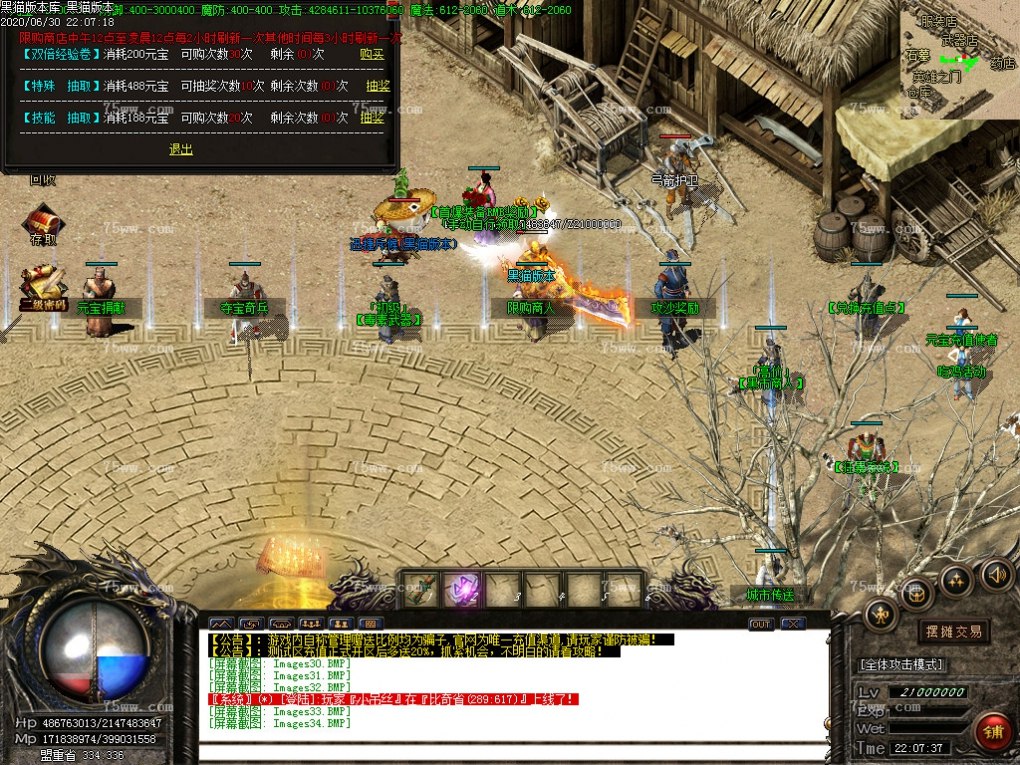Image resolution: width=1020 pixels, height=765 pixels.
Task: Toggle the 全体攻击模式 attack mode
Action: [x=902, y=664]
